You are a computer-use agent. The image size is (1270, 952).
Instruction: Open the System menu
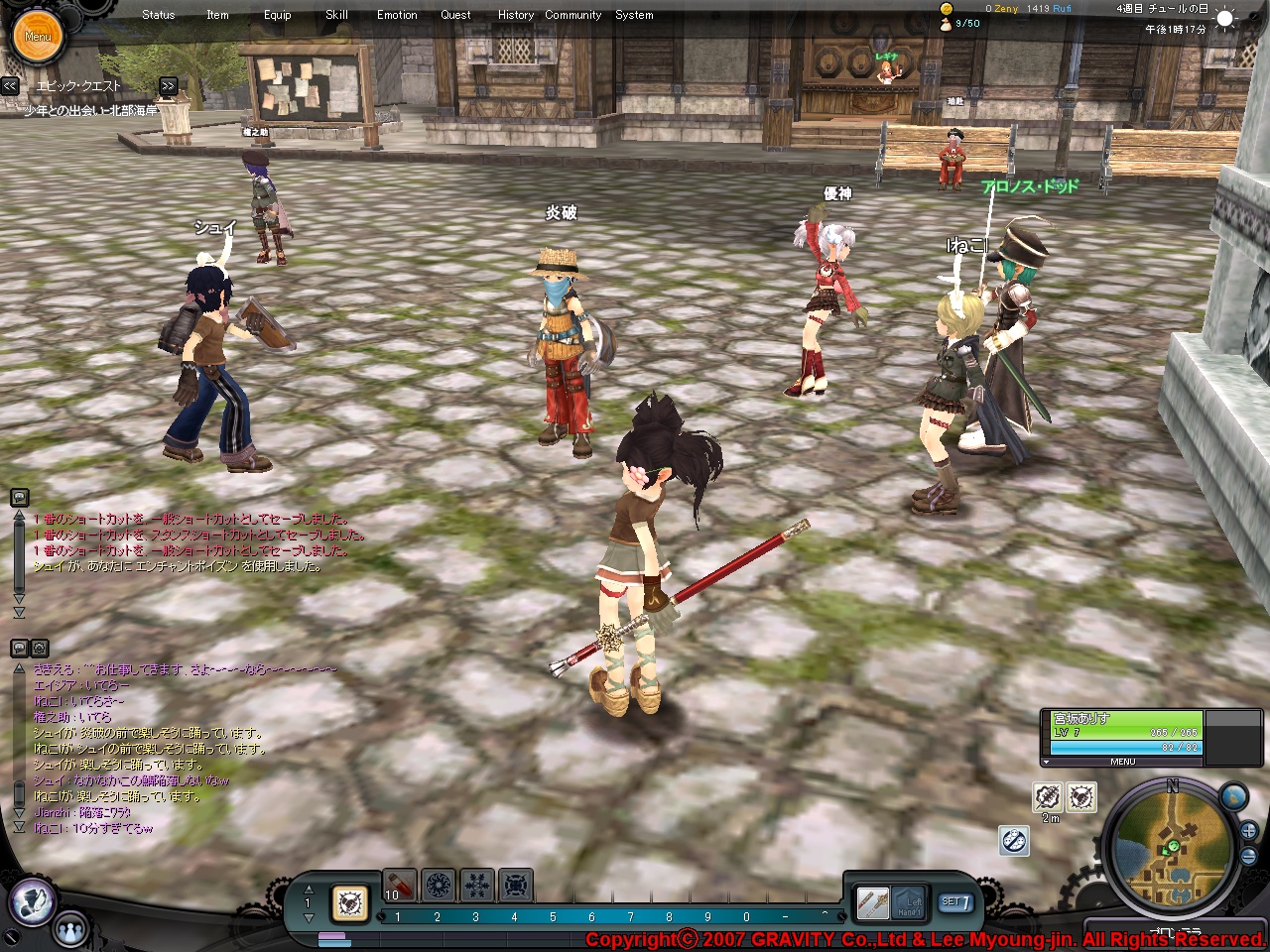[x=634, y=15]
